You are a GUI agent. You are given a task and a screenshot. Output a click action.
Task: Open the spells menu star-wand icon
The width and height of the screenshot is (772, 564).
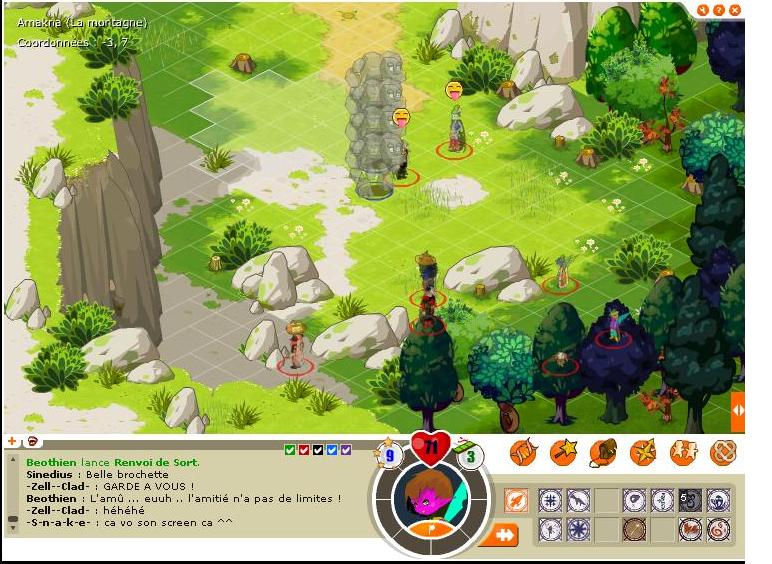[564, 453]
